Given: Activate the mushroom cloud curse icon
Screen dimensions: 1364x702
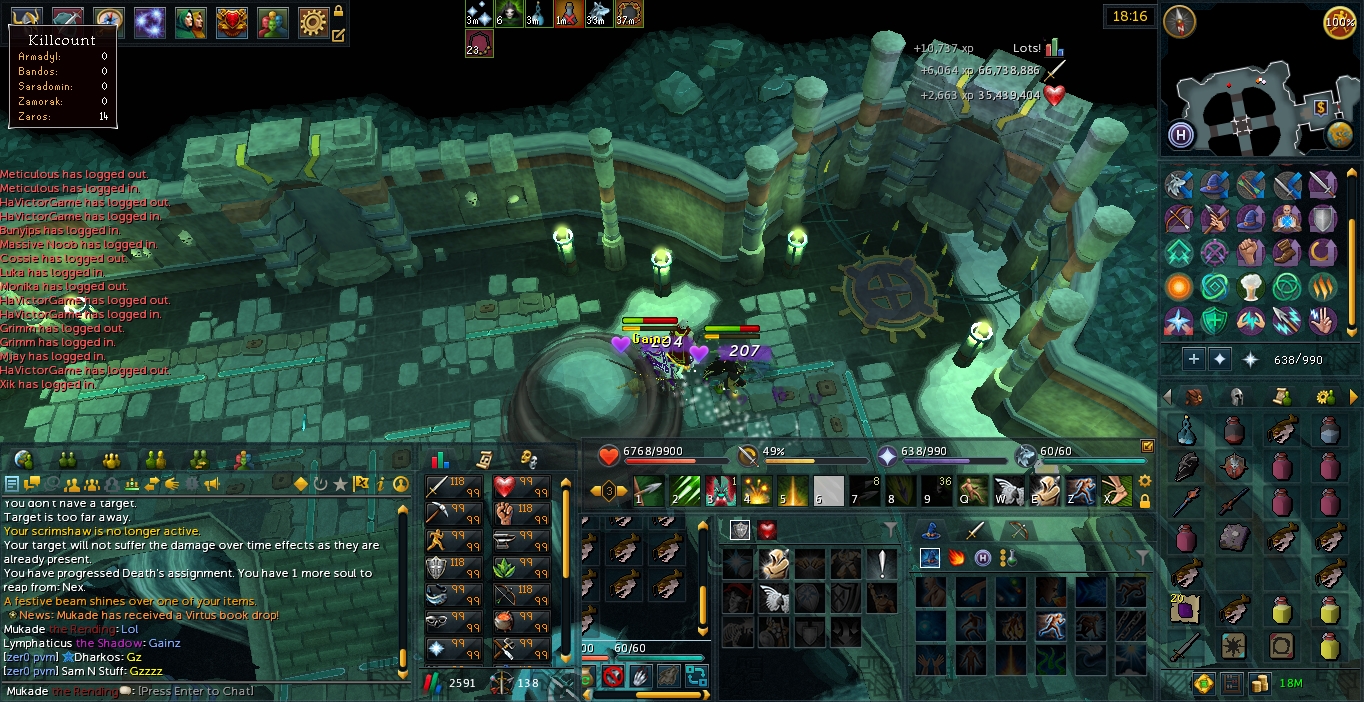Looking at the screenshot, I should [1250, 288].
